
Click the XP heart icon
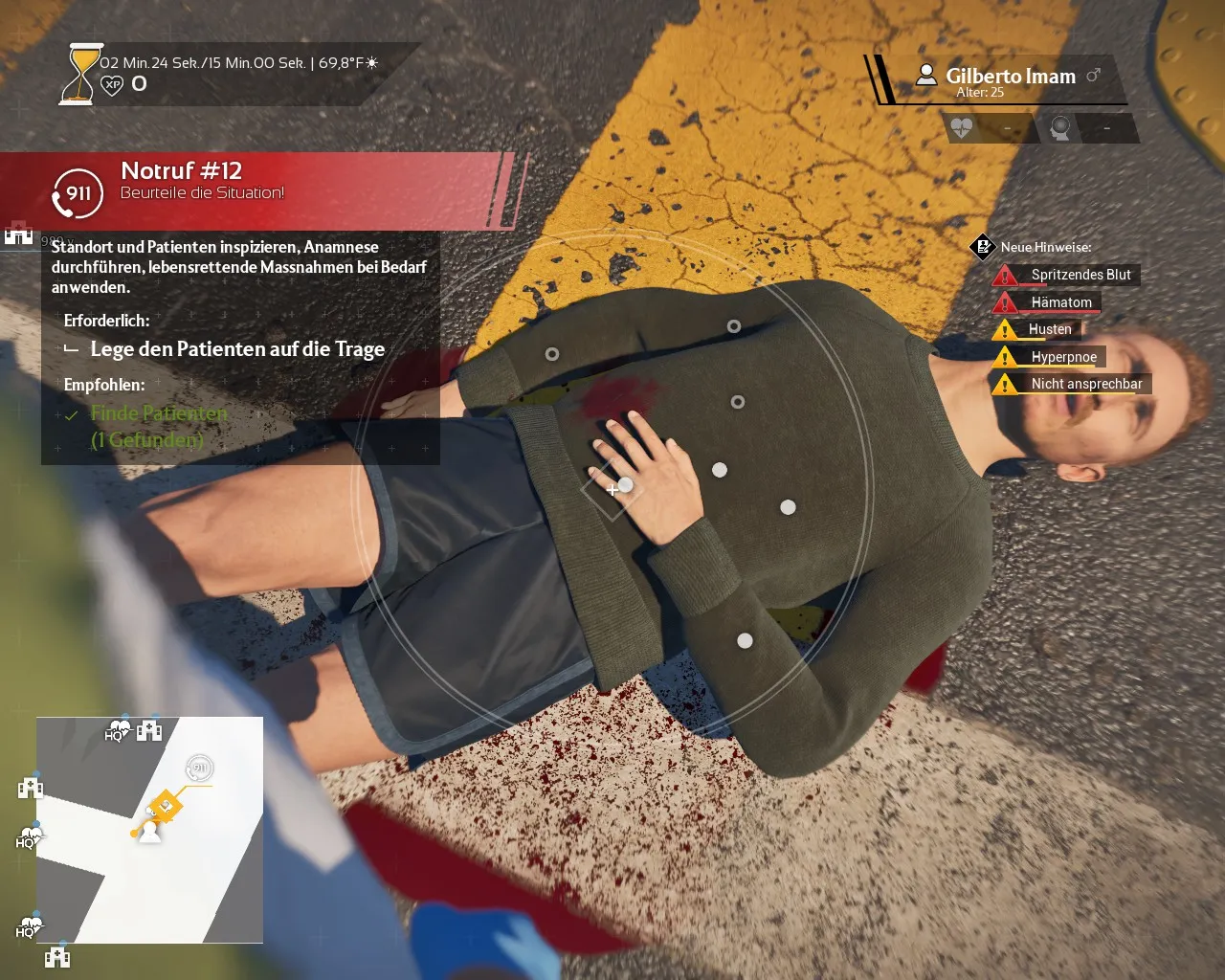(x=112, y=84)
